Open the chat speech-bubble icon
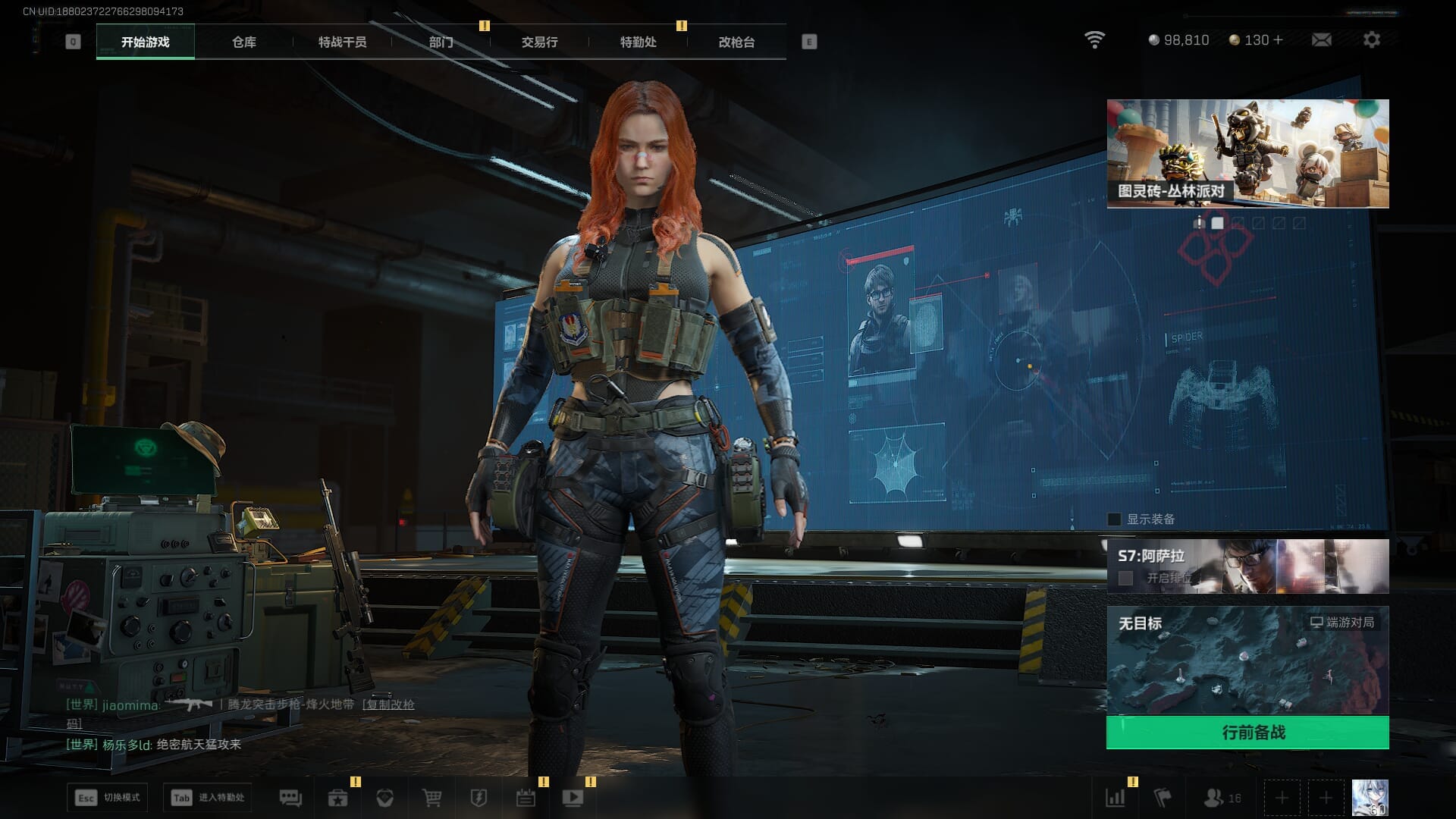1456x819 pixels. click(x=290, y=798)
